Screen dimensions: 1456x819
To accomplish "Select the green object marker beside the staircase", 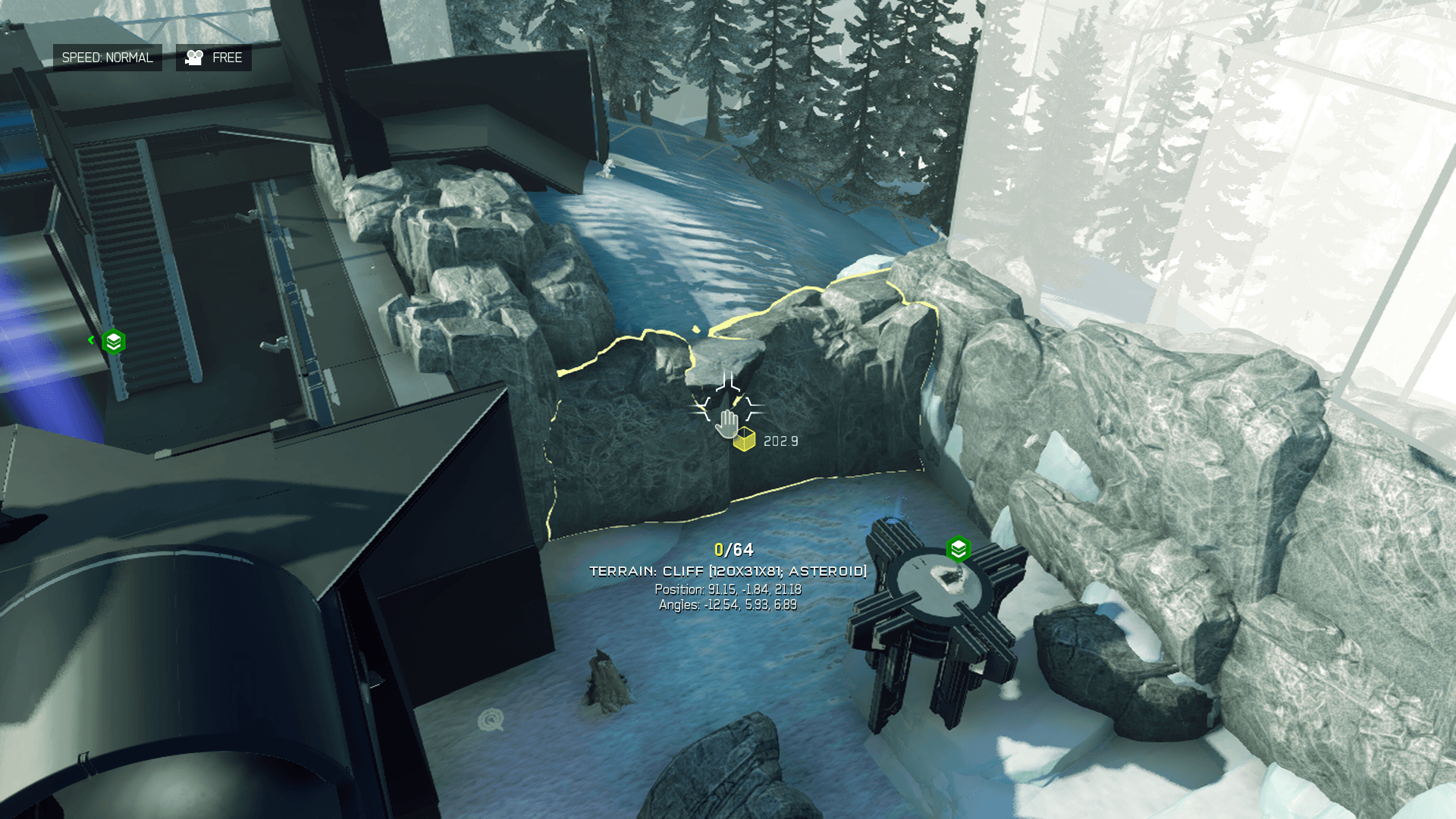I will [x=114, y=342].
